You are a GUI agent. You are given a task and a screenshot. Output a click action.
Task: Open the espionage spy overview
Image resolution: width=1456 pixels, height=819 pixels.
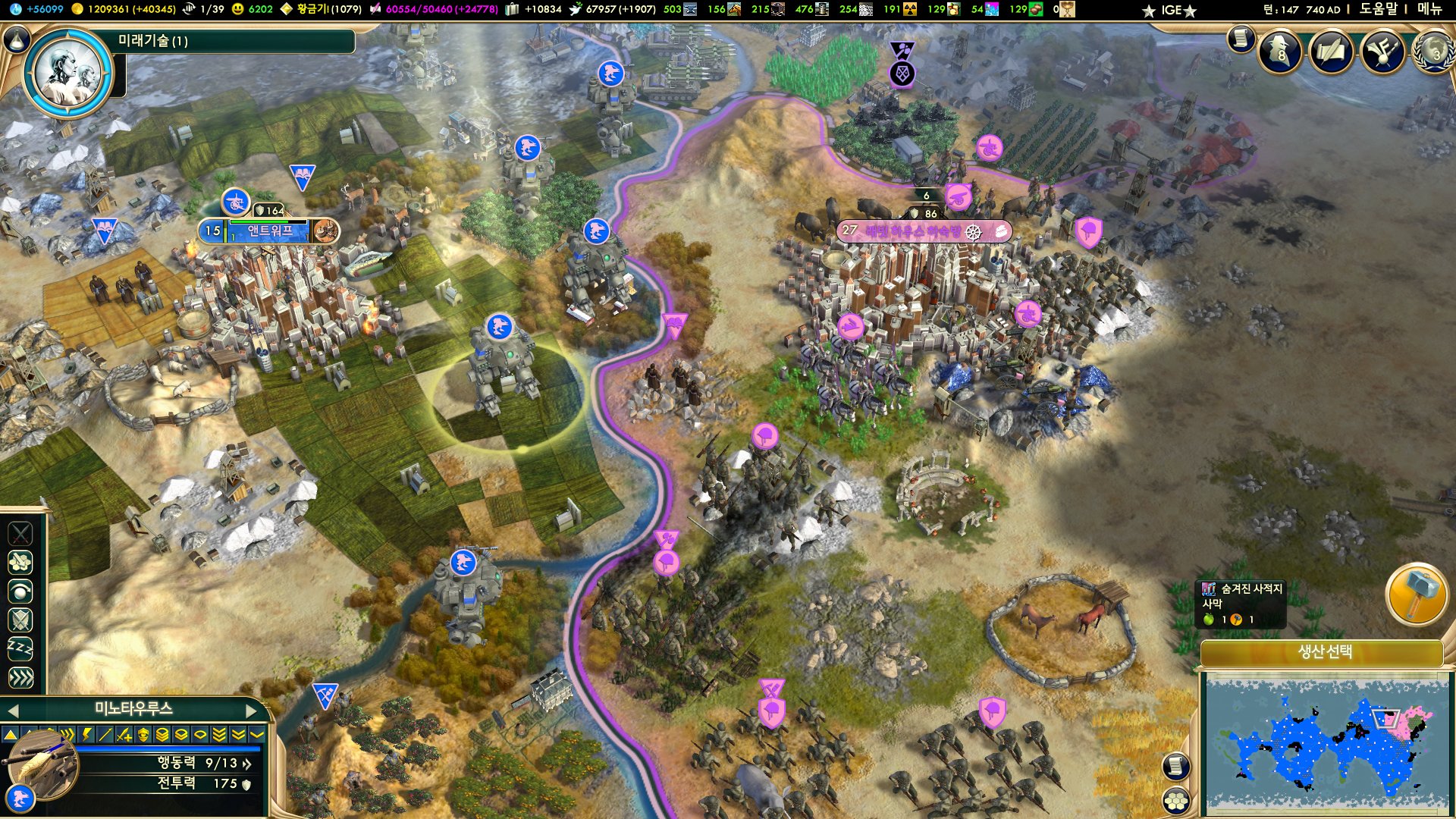pyautogui.click(x=1280, y=52)
